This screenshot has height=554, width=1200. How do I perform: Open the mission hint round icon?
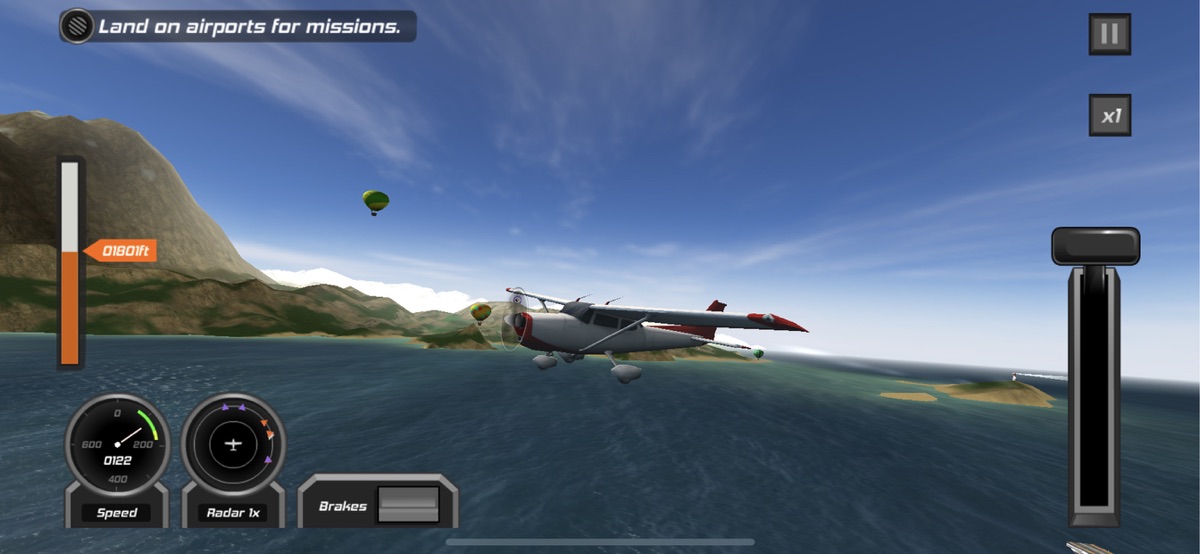pos(77,27)
